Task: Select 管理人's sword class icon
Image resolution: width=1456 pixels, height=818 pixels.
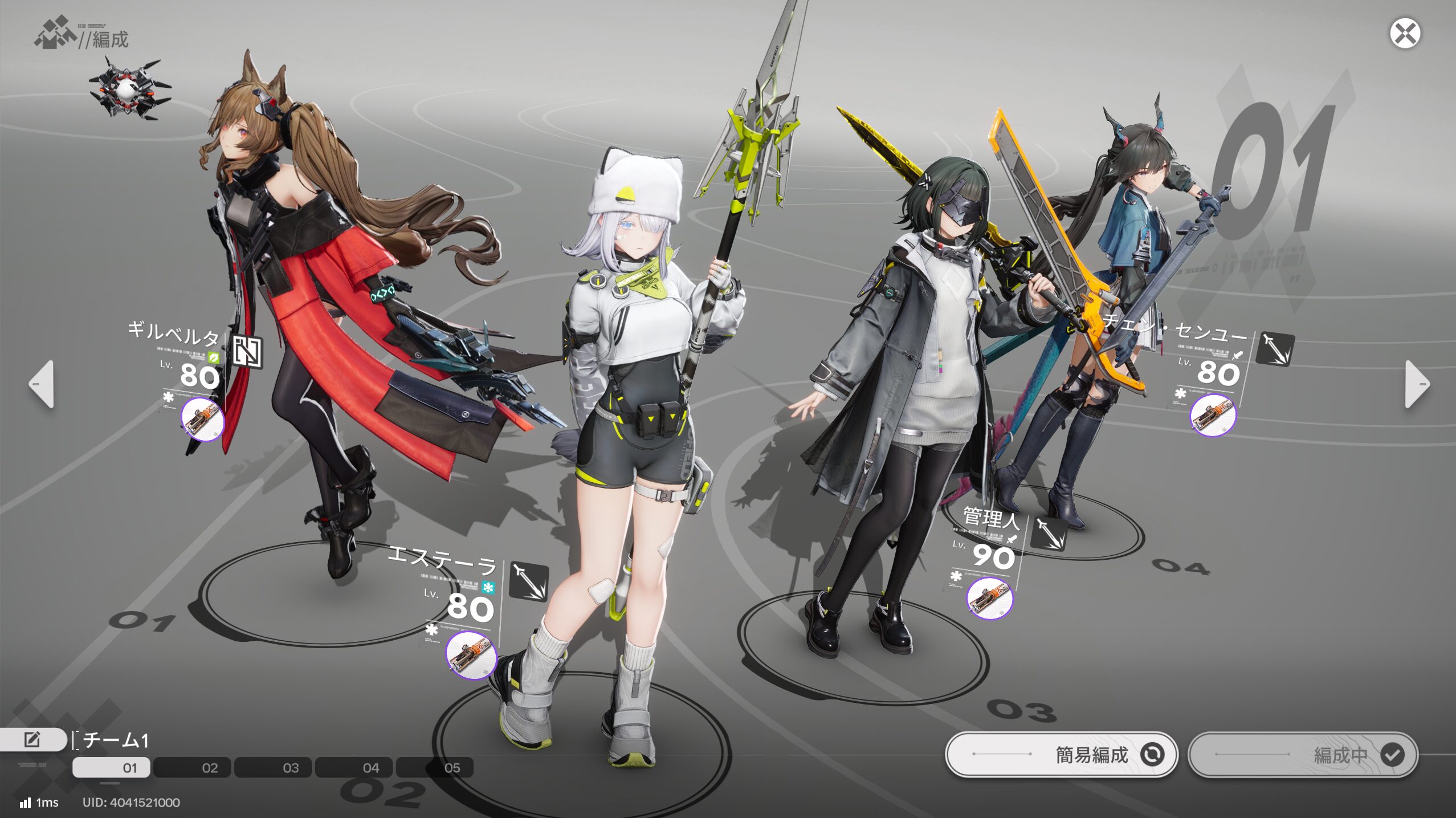Action: pos(1049,533)
